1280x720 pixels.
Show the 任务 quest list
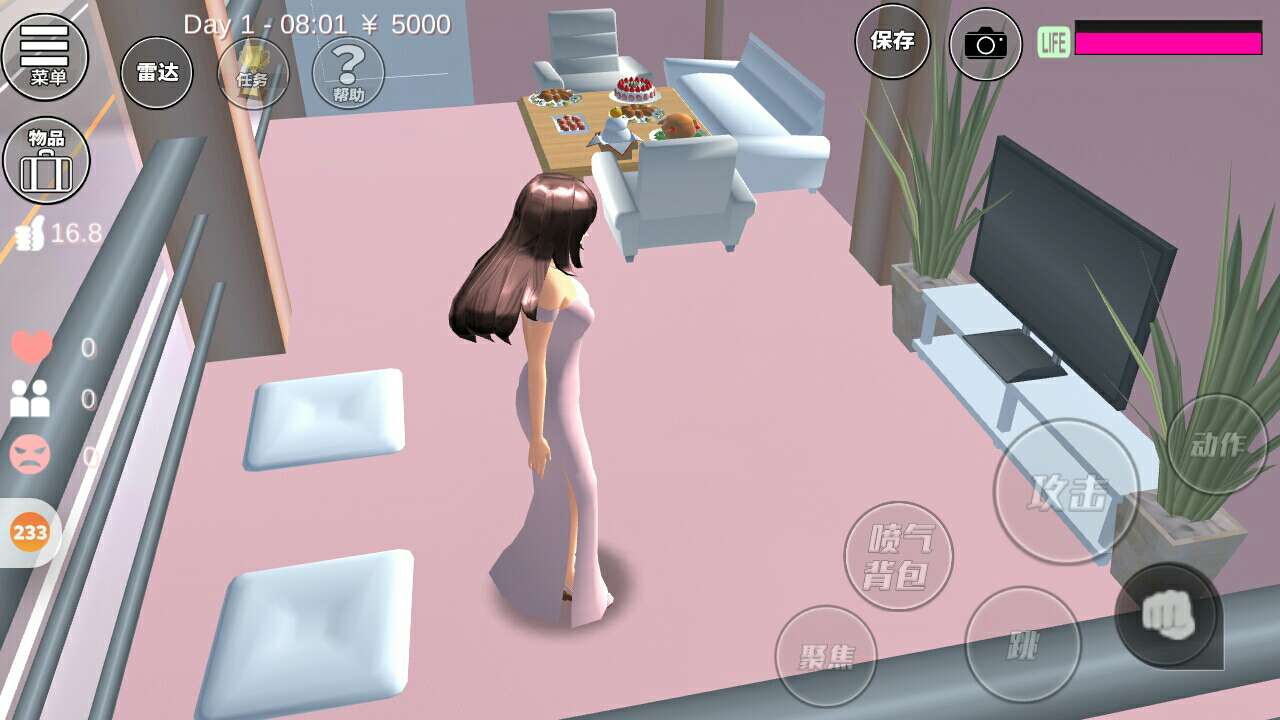pos(253,73)
